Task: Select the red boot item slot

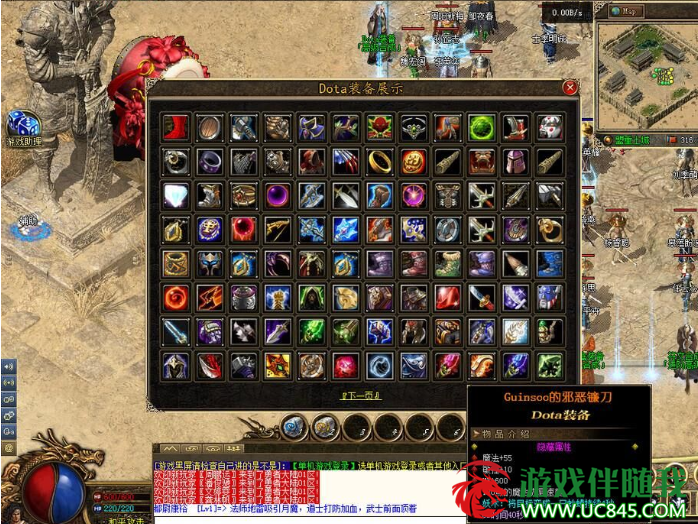Action: click(176, 127)
